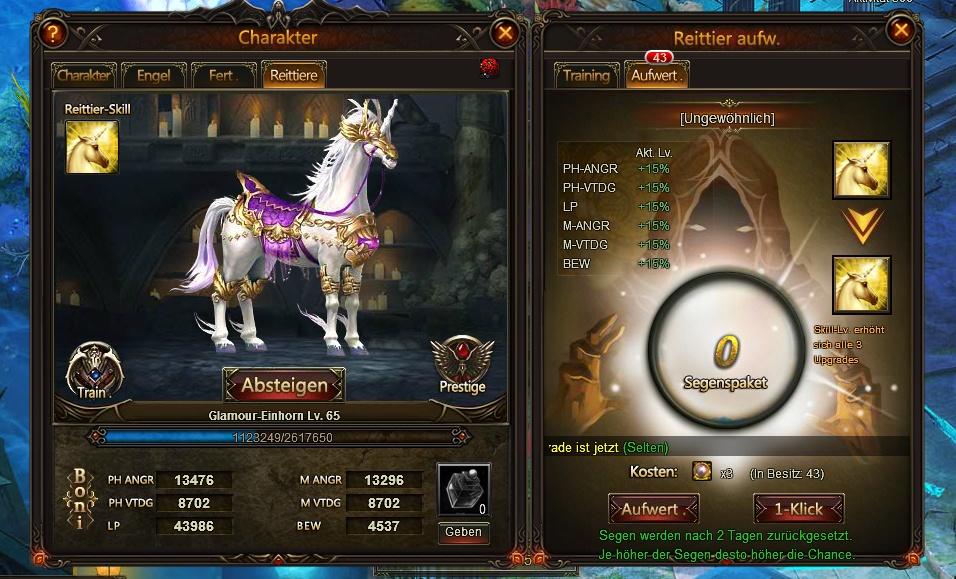Click the Absteigen button
This screenshot has height=579, width=956.
point(284,385)
